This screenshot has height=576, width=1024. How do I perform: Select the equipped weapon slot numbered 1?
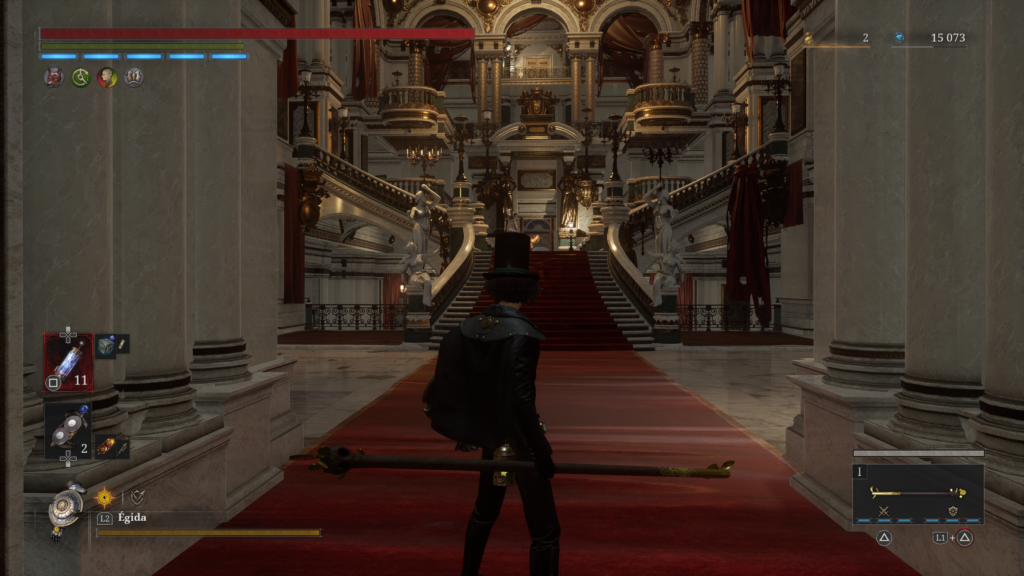[x=918, y=493]
